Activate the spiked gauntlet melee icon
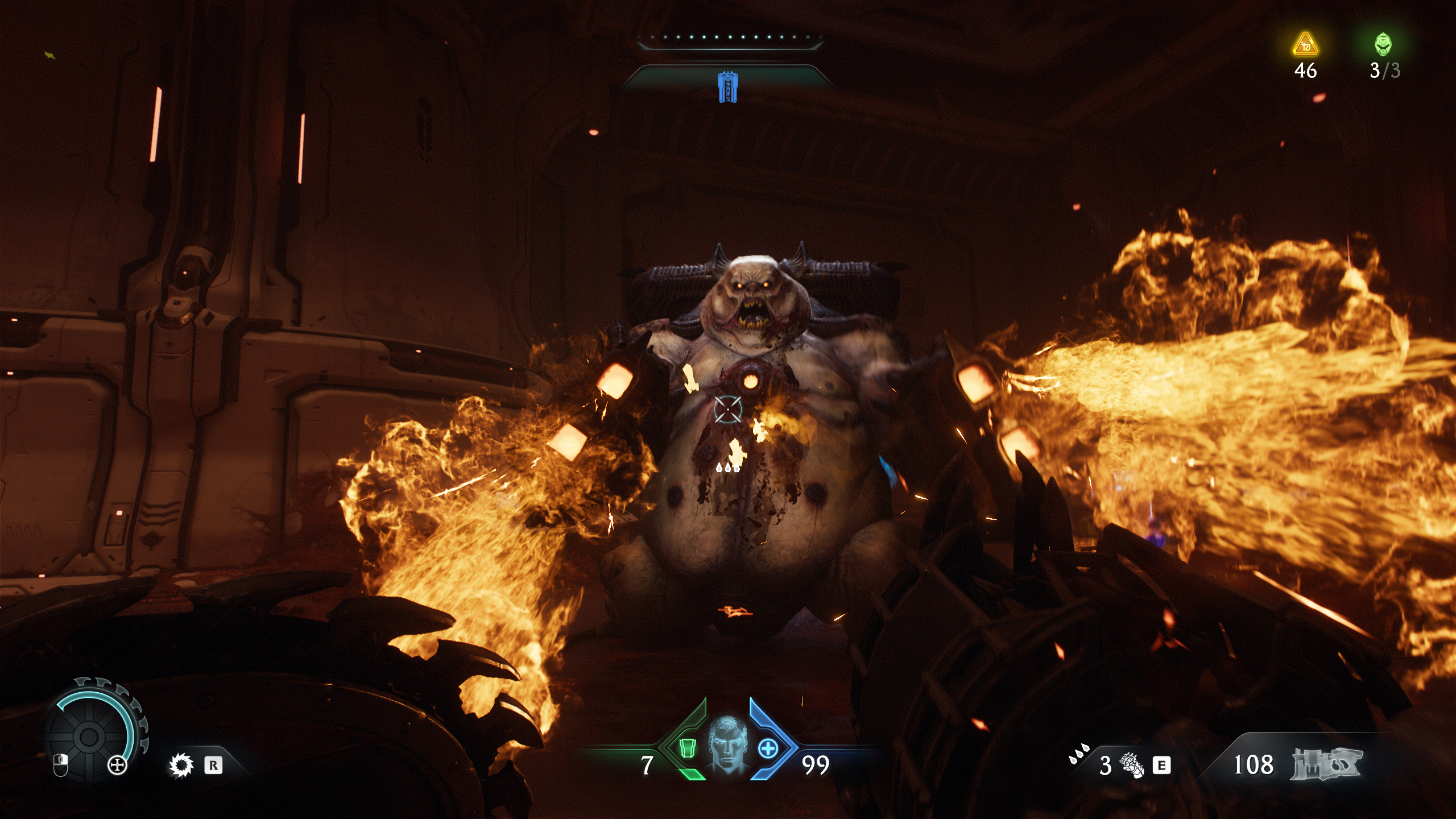This screenshot has height=819, width=1456. click(x=1131, y=765)
